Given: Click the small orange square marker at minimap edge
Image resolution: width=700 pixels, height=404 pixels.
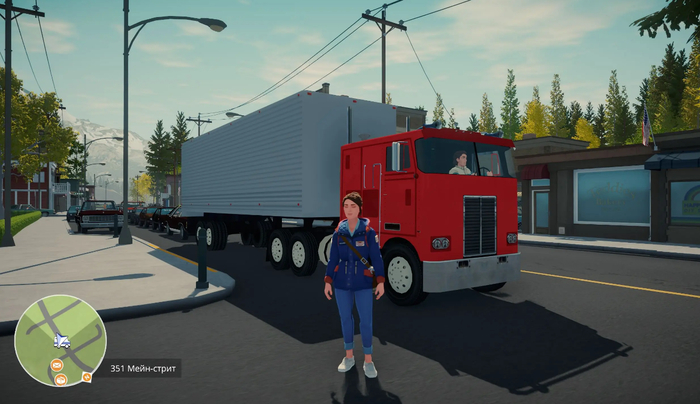Looking at the screenshot, I should pos(87,377).
